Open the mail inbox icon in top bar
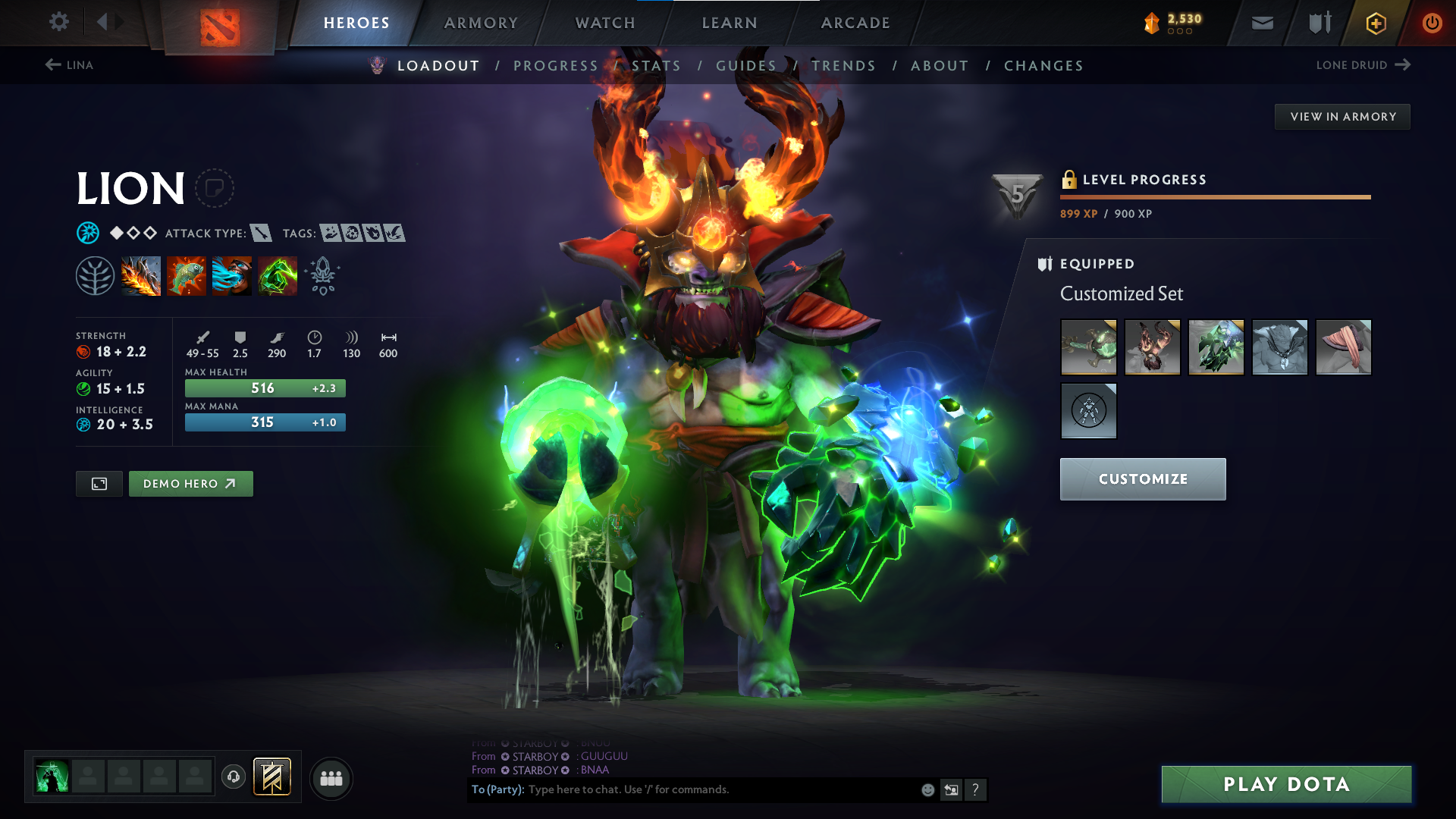This screenshot has width=1456, height=819. 1261,23
